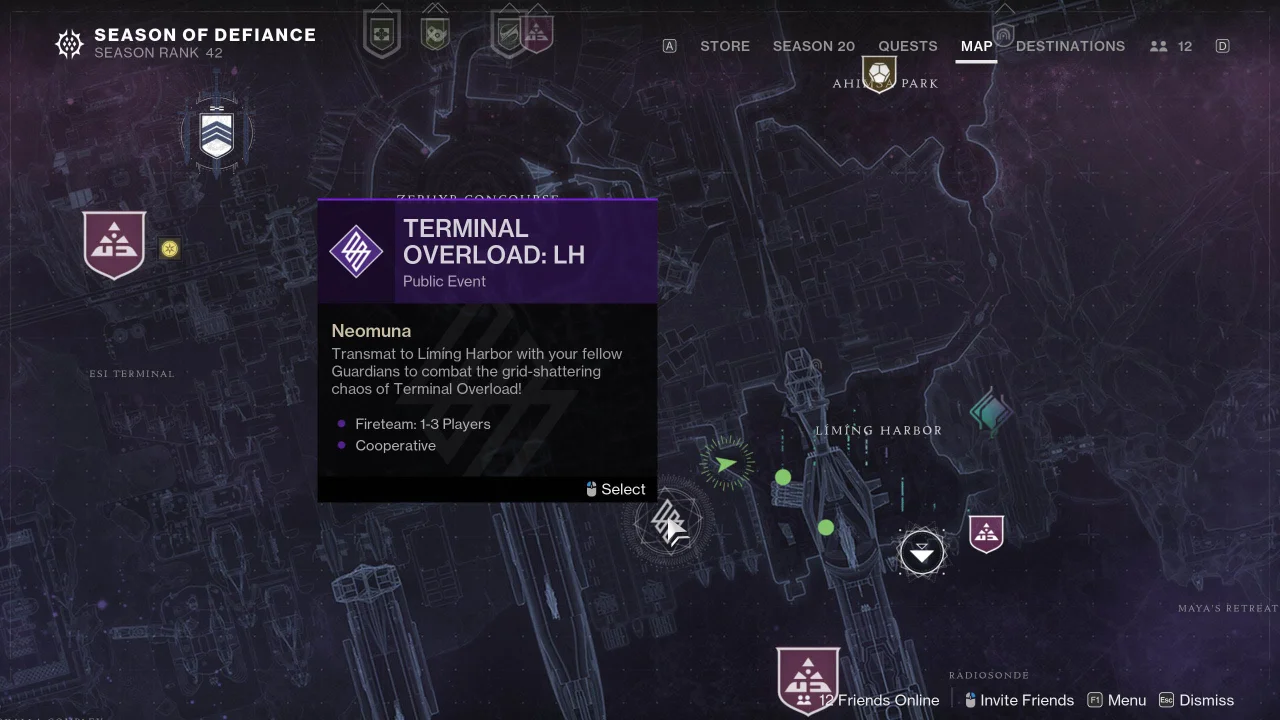Click the yellow event marker near Esi Terminal

170,249
